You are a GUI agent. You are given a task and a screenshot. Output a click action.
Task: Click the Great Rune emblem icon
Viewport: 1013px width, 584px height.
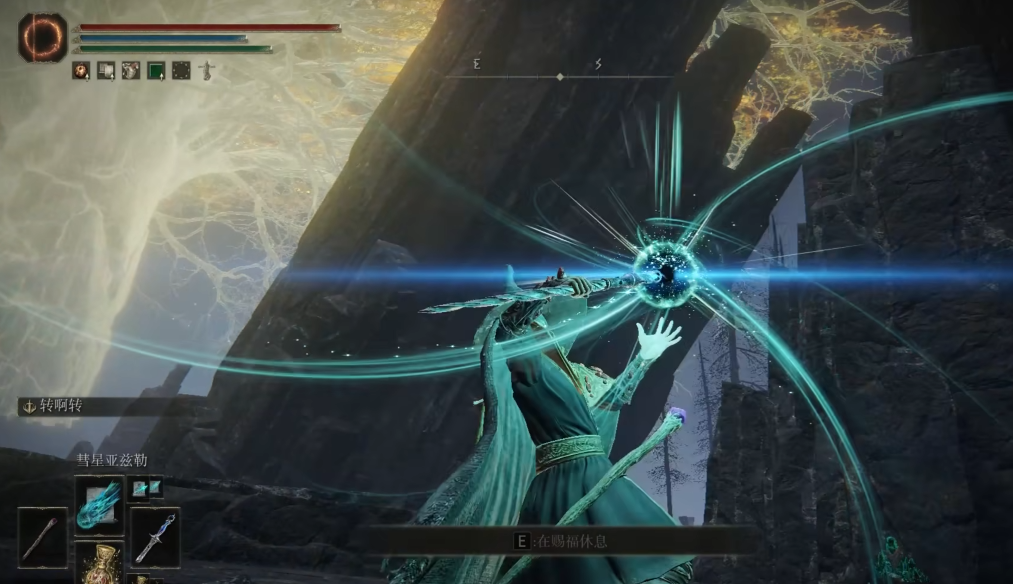[42, 37]
